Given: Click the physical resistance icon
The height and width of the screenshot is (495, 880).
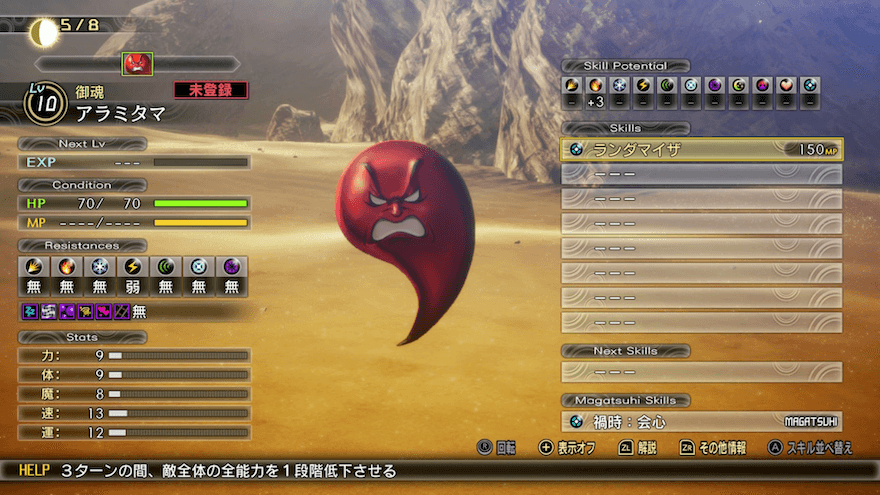Looking at the screenshot, I should (33, 268).
